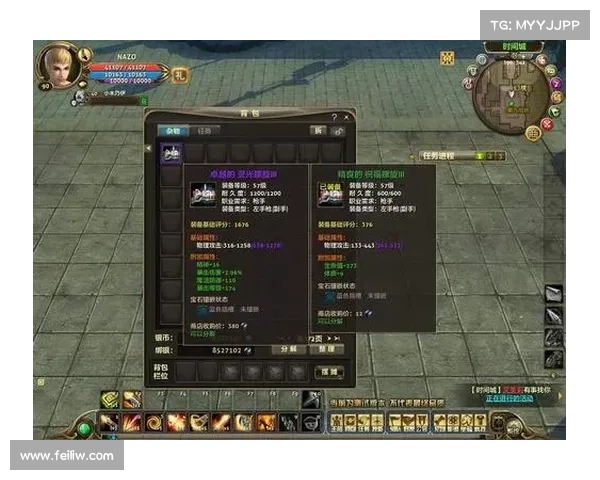The image size is (600, 480).
Task: Click the 礼 gift icon beside health bars
Action: [180, 73]
